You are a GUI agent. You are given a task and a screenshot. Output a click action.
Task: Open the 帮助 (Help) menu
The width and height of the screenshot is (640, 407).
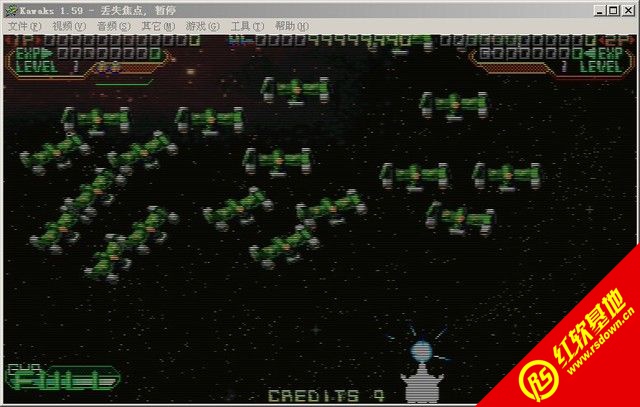tap(290, 26)
